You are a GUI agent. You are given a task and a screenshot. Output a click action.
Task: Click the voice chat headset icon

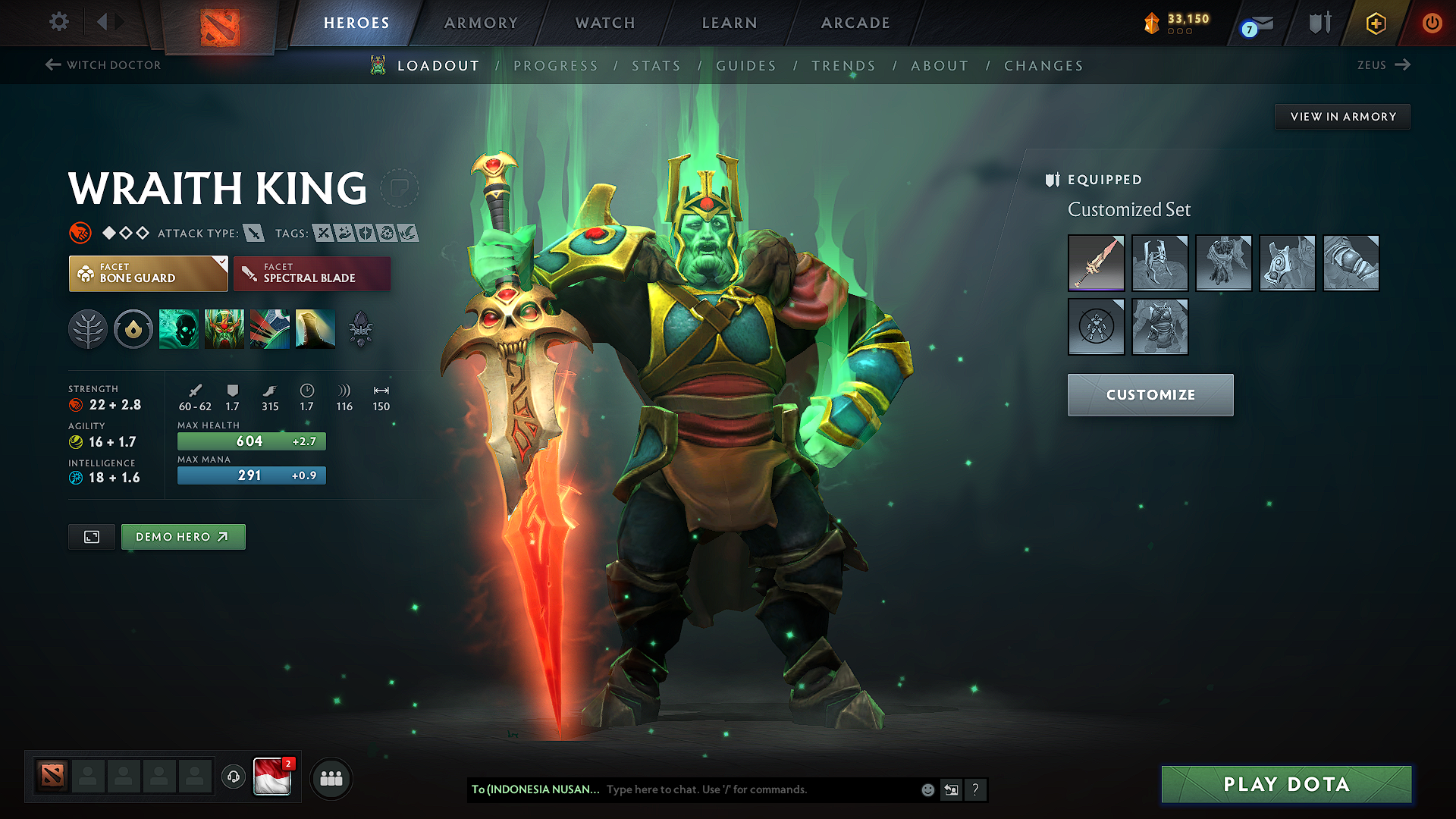click(233, 777)
